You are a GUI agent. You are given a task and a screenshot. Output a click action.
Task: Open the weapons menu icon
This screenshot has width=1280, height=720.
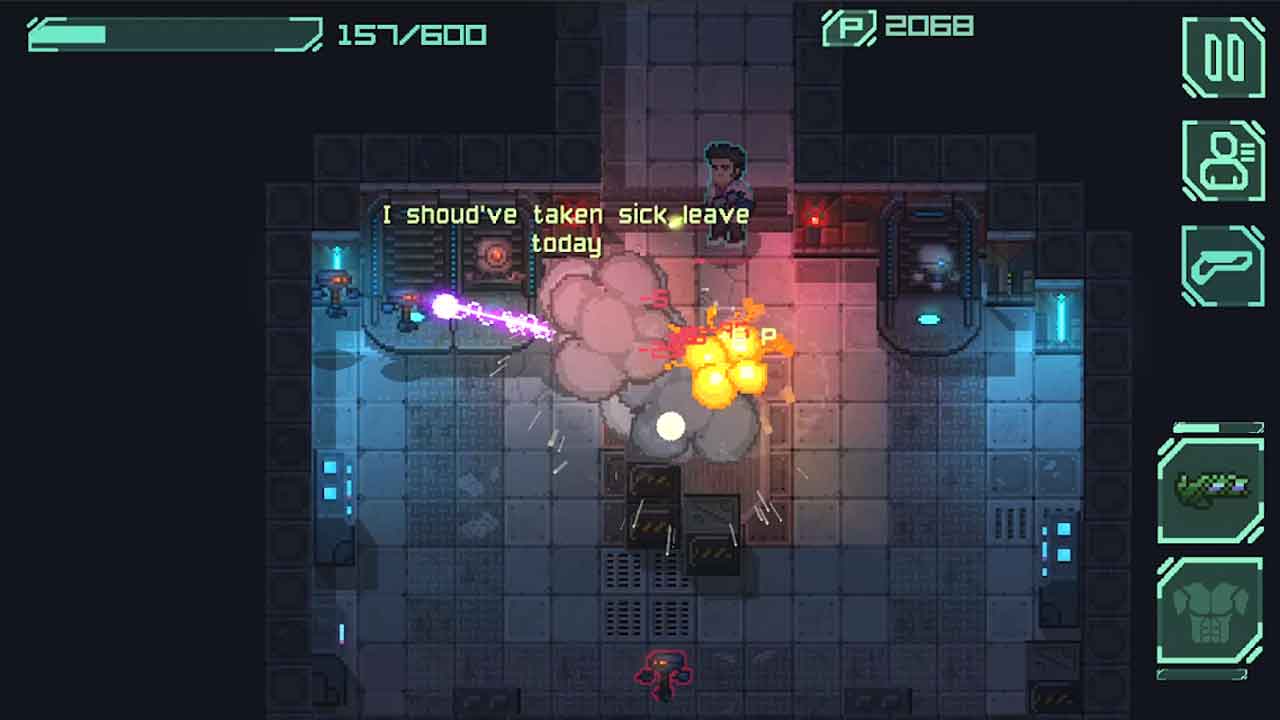coord(1223,265)
